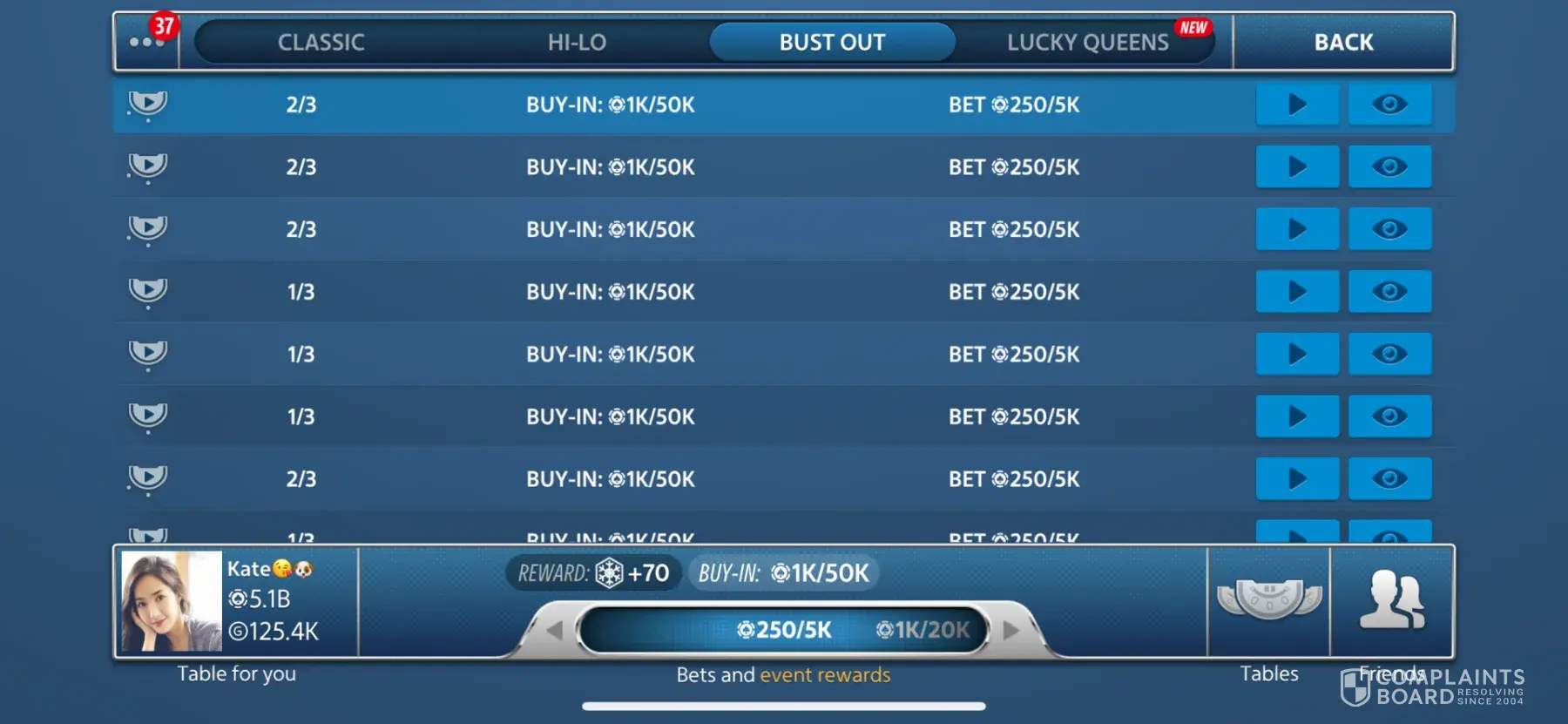This screenshot has height=724, width=1568.
Task: Open the Tables list button
Action: [x=1269, y=601]
